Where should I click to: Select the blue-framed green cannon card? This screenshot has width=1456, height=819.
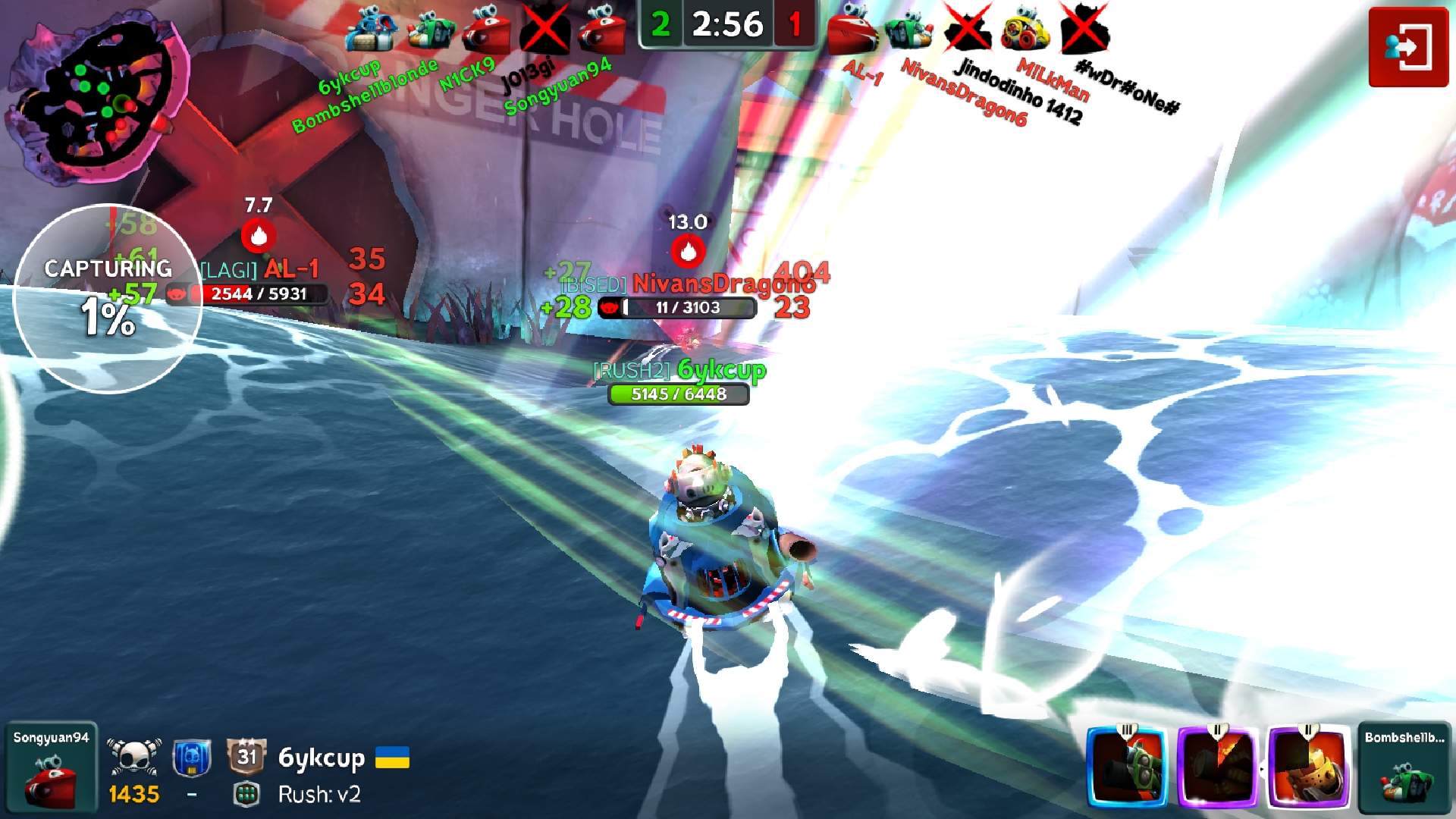[1127, 766]
